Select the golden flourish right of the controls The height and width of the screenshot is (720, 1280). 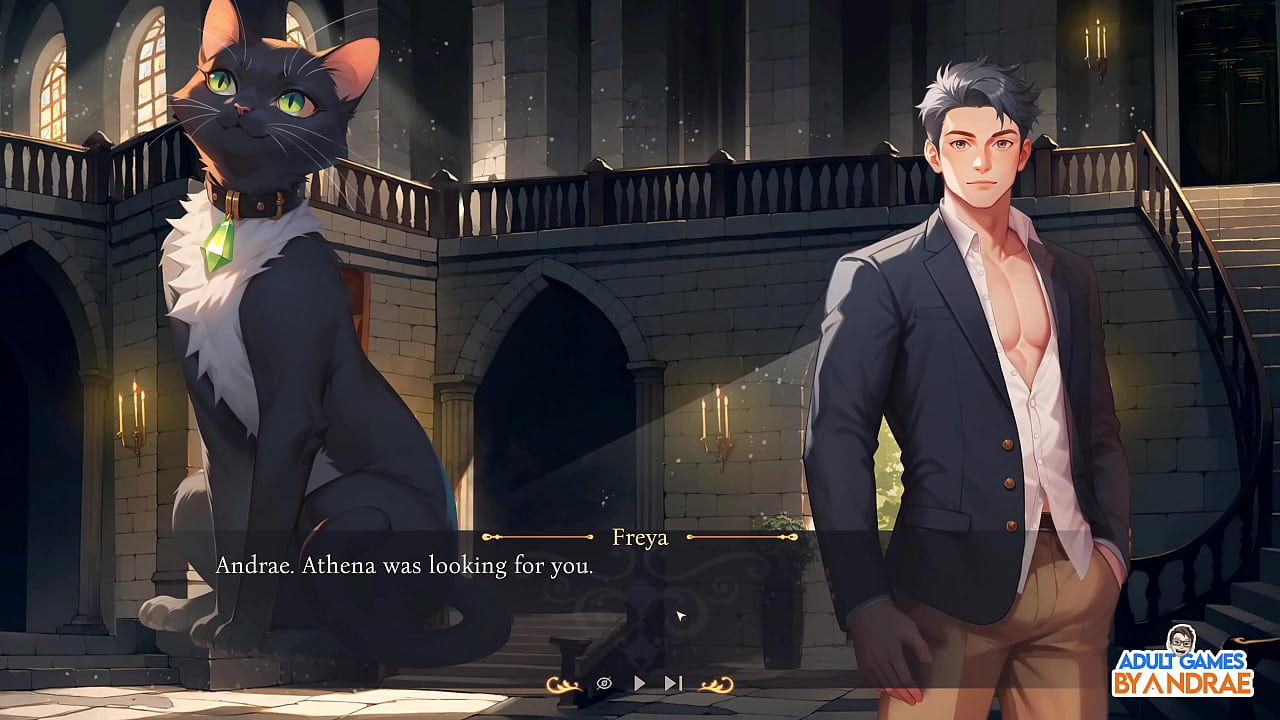718,685
